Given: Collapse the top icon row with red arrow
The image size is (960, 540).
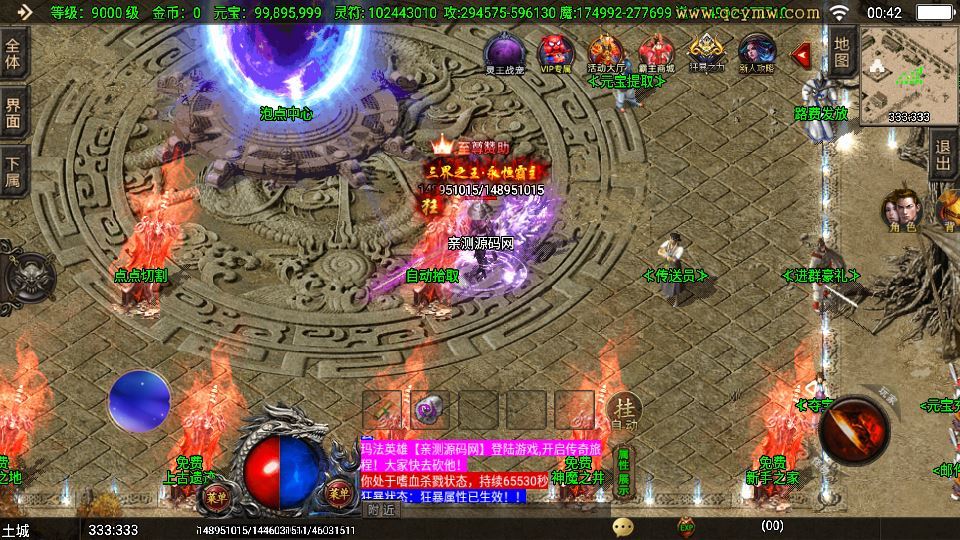Looking at the screenshot, I should [801, 55].
